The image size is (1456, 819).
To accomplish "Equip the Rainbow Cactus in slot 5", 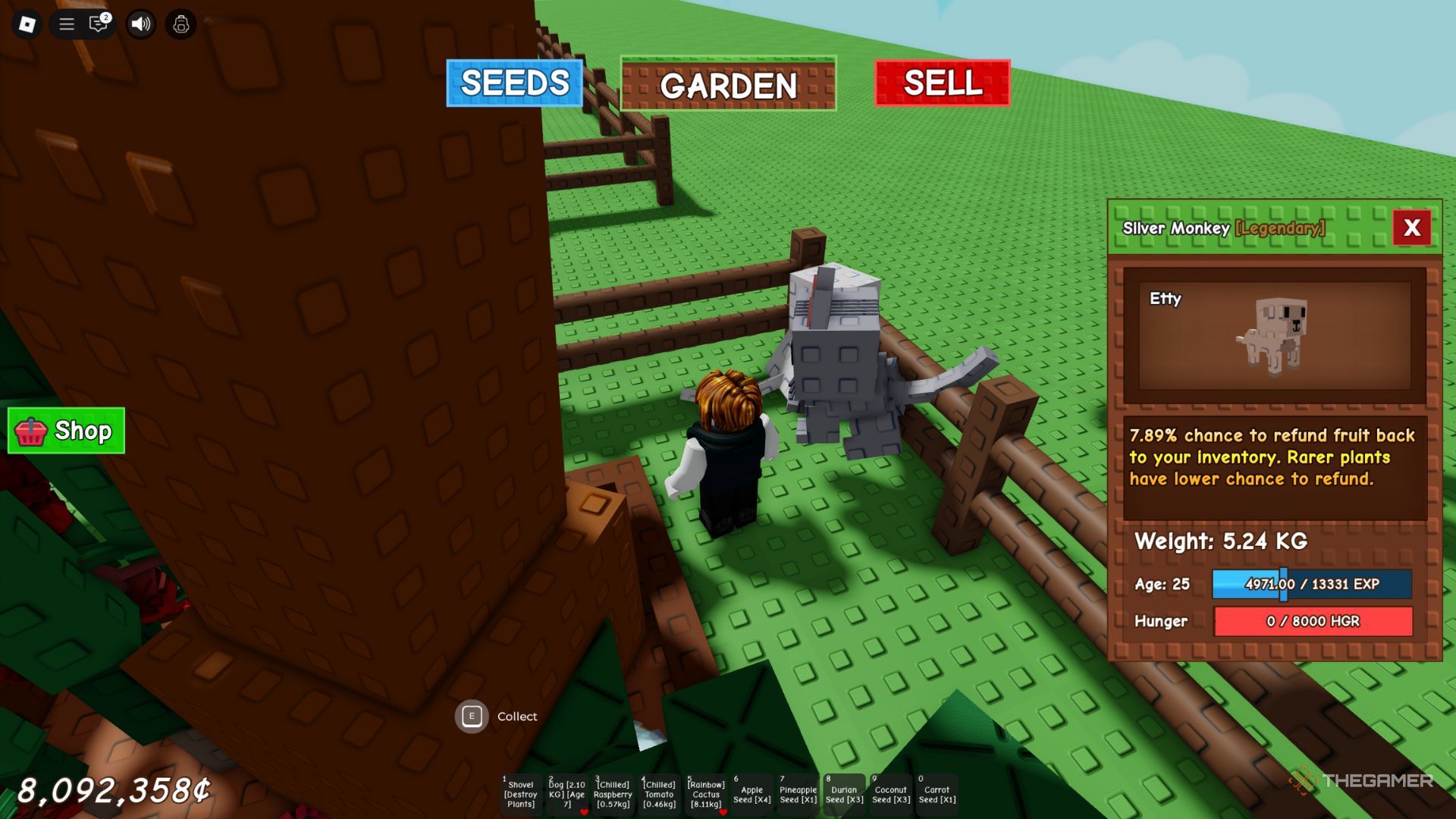I will click(705, 792).
